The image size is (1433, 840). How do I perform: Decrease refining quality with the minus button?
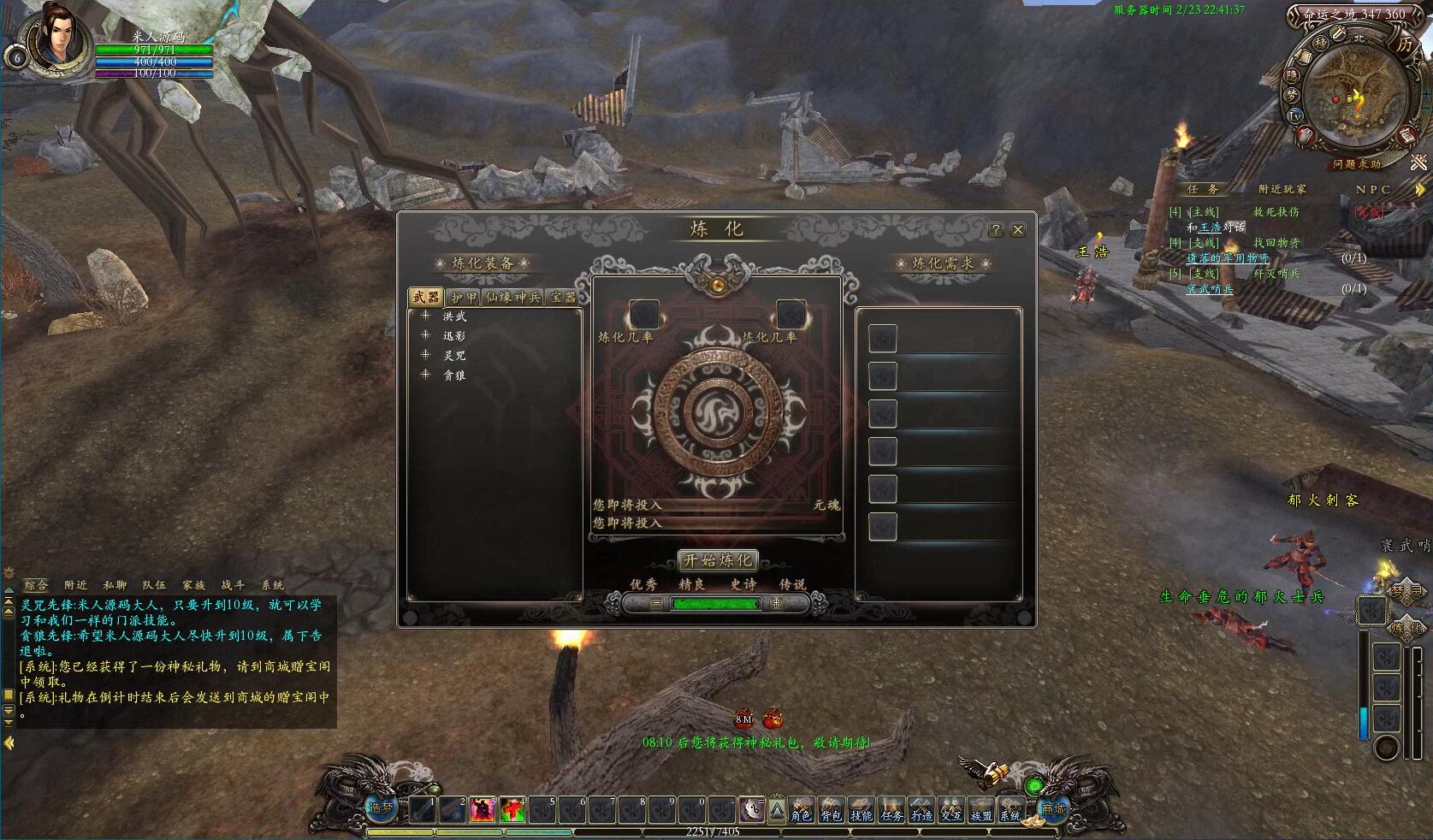[x=656, y=603]
